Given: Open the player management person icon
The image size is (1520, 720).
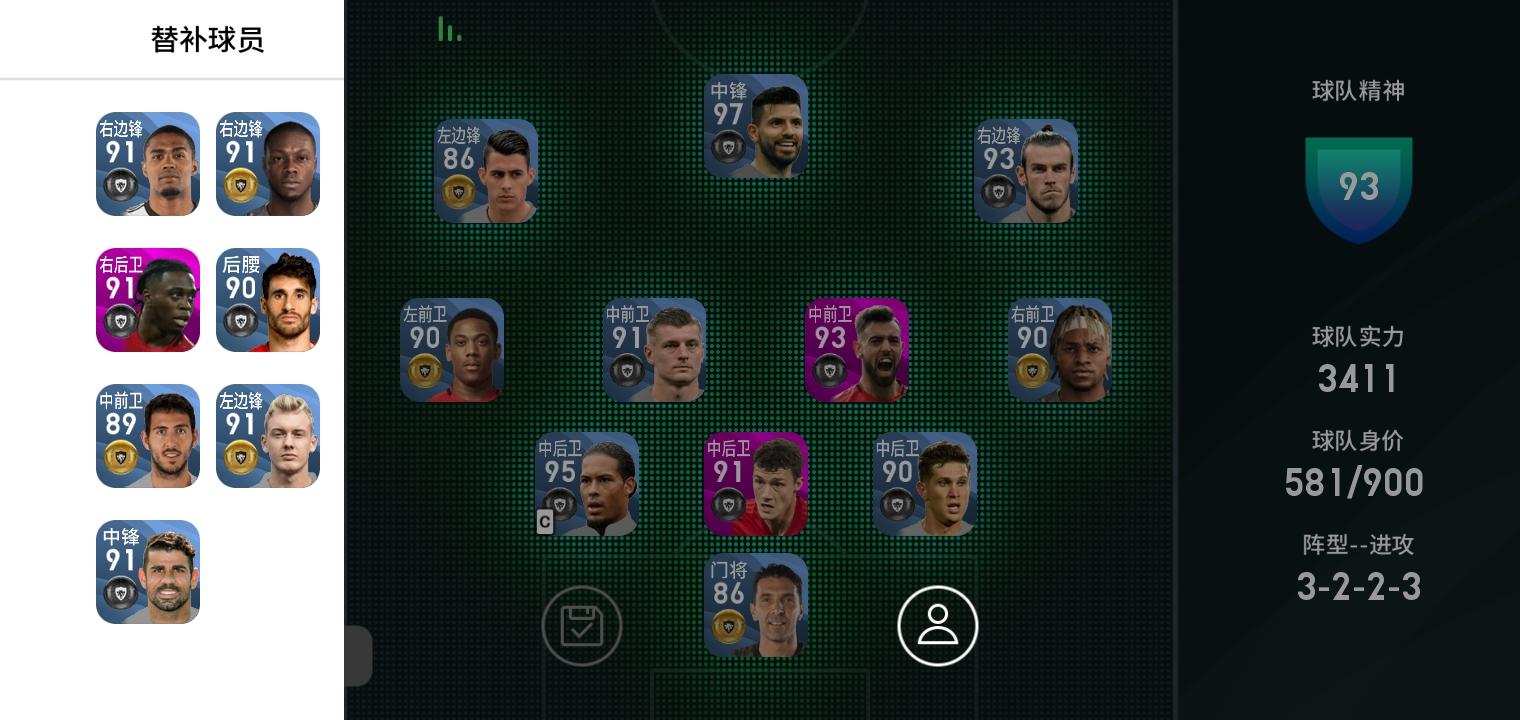Looking at the screenshot, I should [x=938, y=625].
